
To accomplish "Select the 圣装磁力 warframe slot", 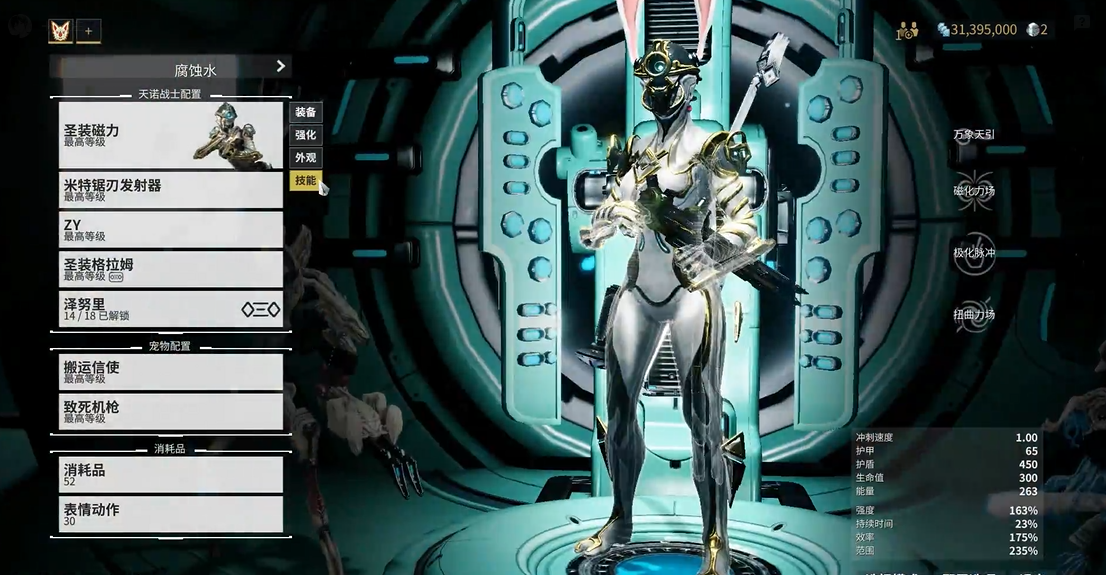I will pyautogui.click(x=170, y=134).
